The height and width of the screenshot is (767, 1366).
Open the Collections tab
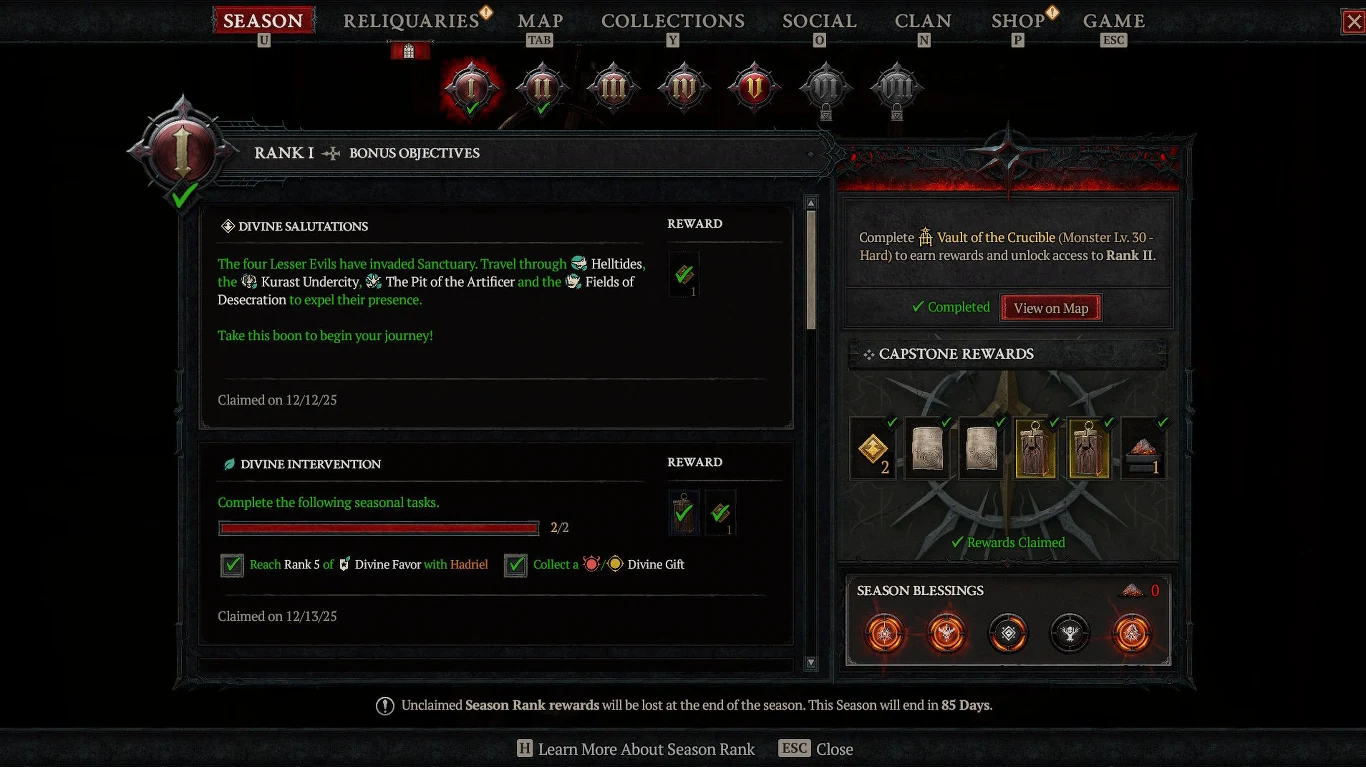[672, 21]
